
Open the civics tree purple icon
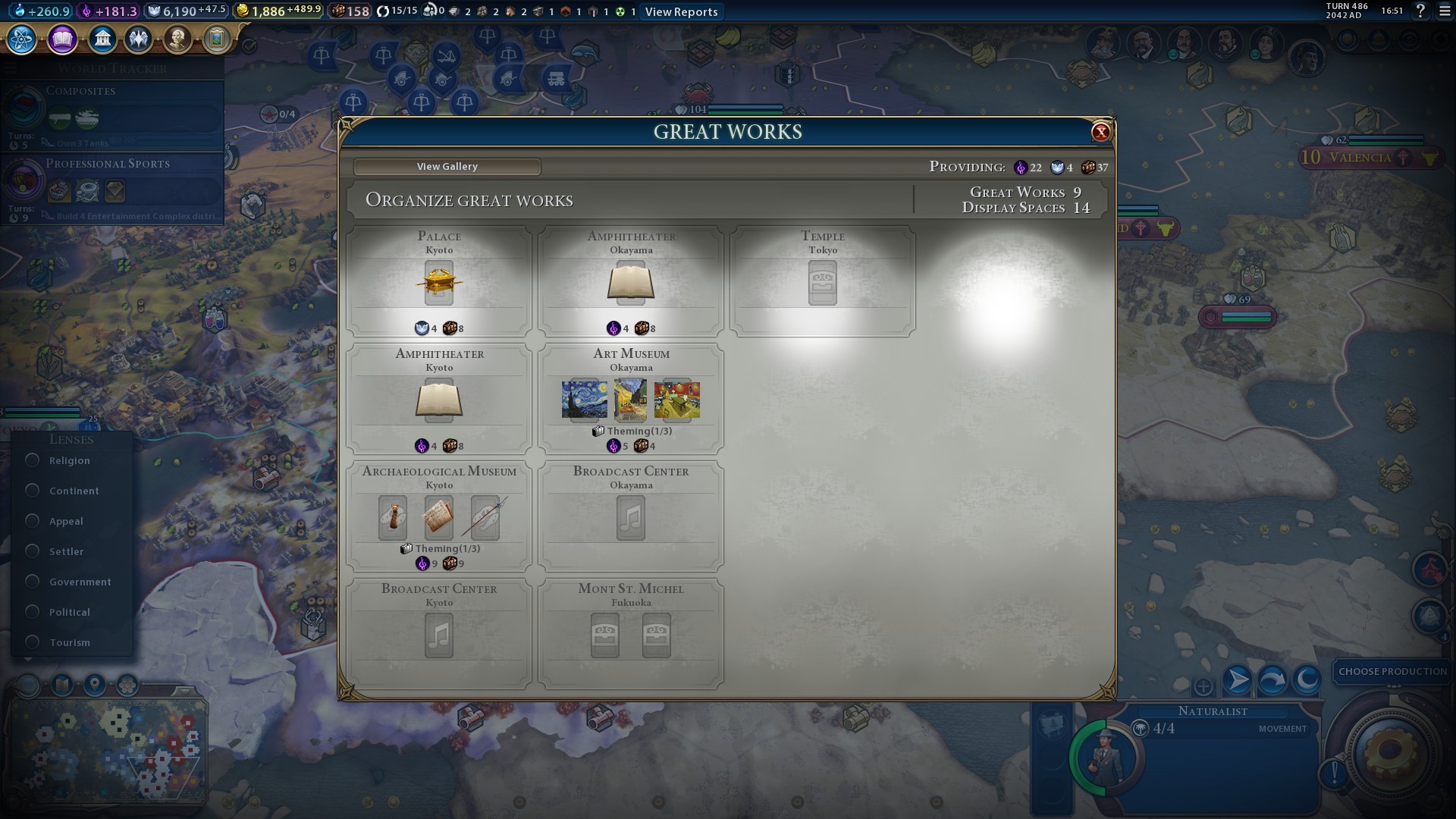tap(62, 39)
